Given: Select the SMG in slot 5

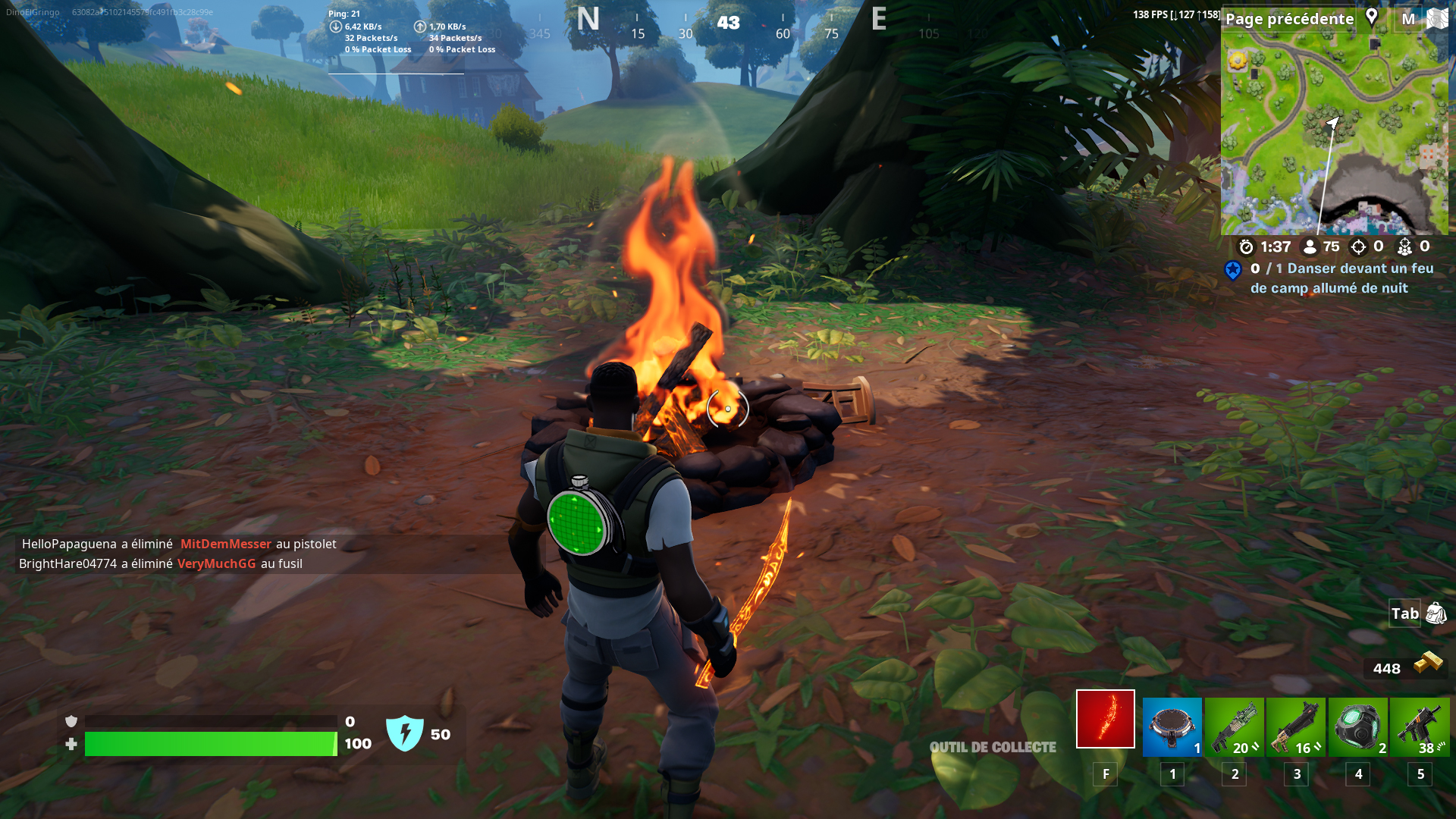Looking at the screenshot, I should point(1420,726).
